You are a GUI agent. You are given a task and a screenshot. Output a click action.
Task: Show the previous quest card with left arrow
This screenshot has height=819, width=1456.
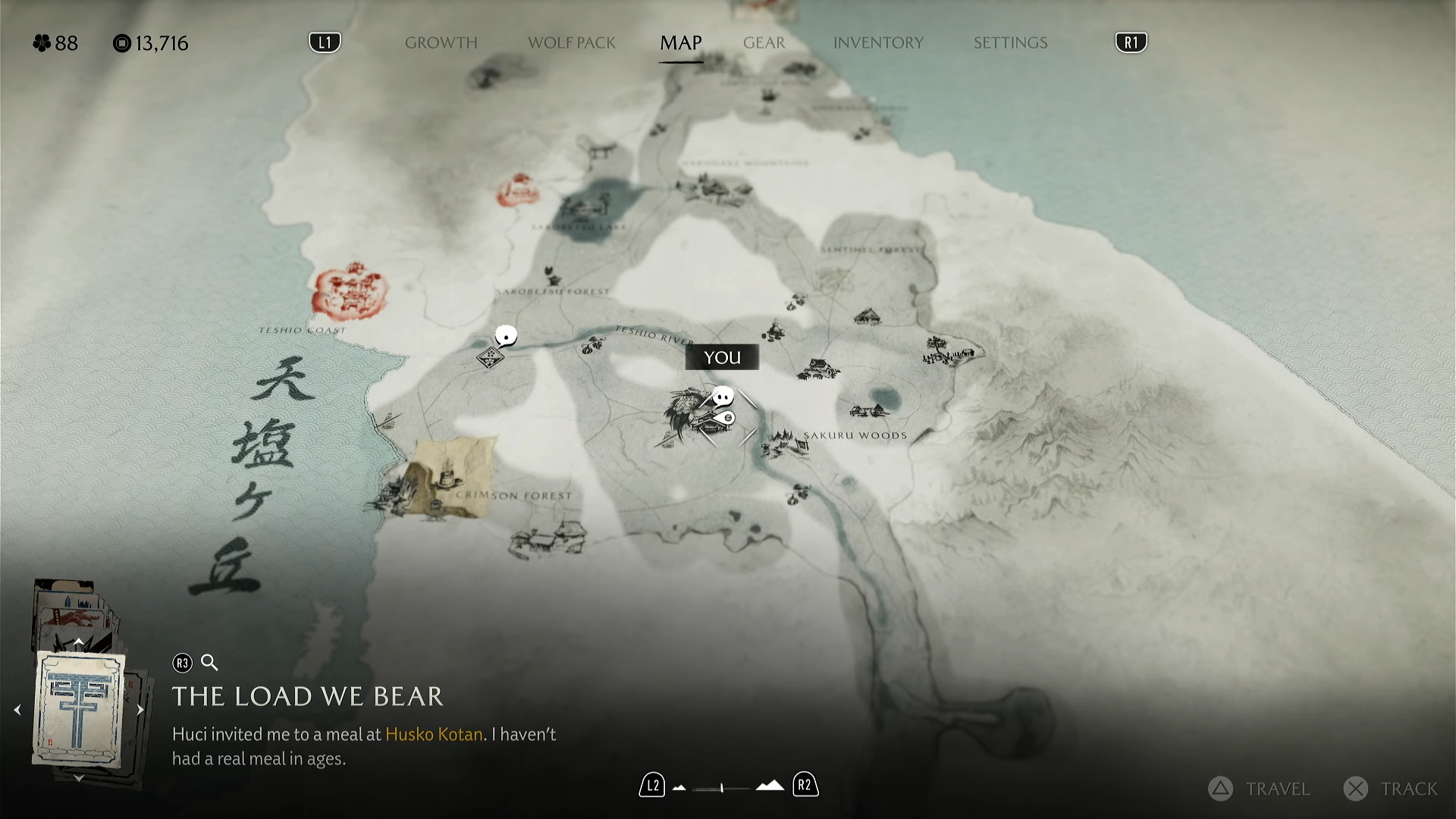tap(17, 711)
